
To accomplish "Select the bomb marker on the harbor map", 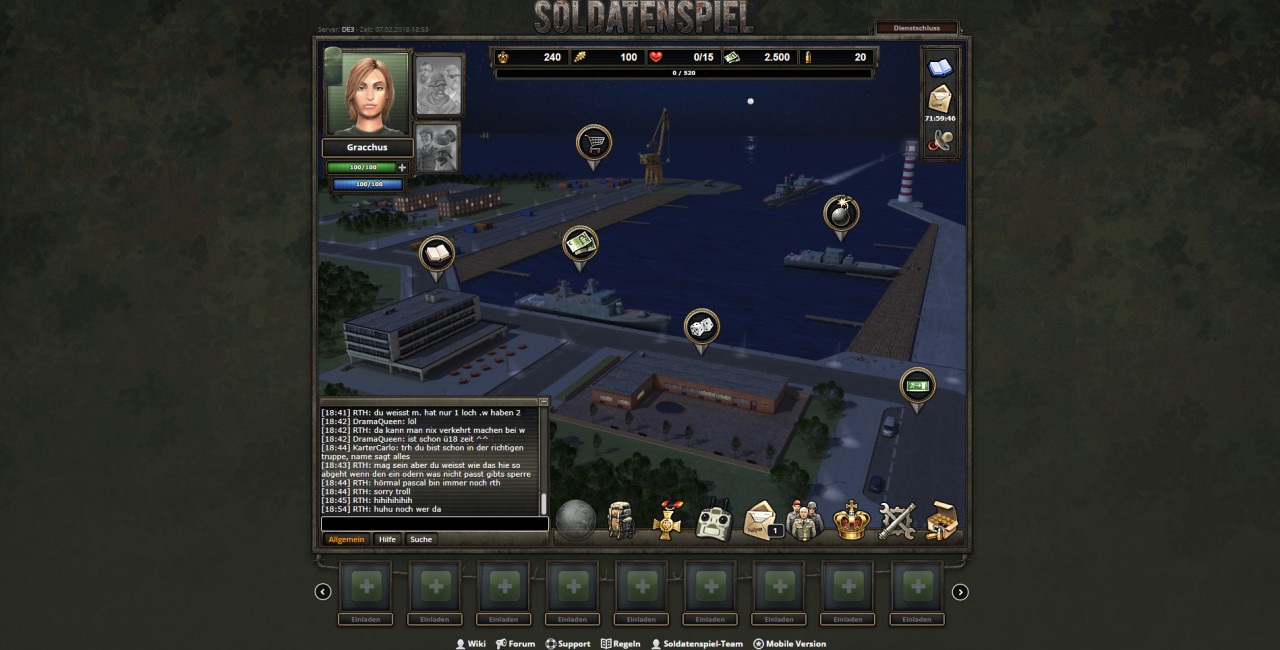I will pos(841,213).
